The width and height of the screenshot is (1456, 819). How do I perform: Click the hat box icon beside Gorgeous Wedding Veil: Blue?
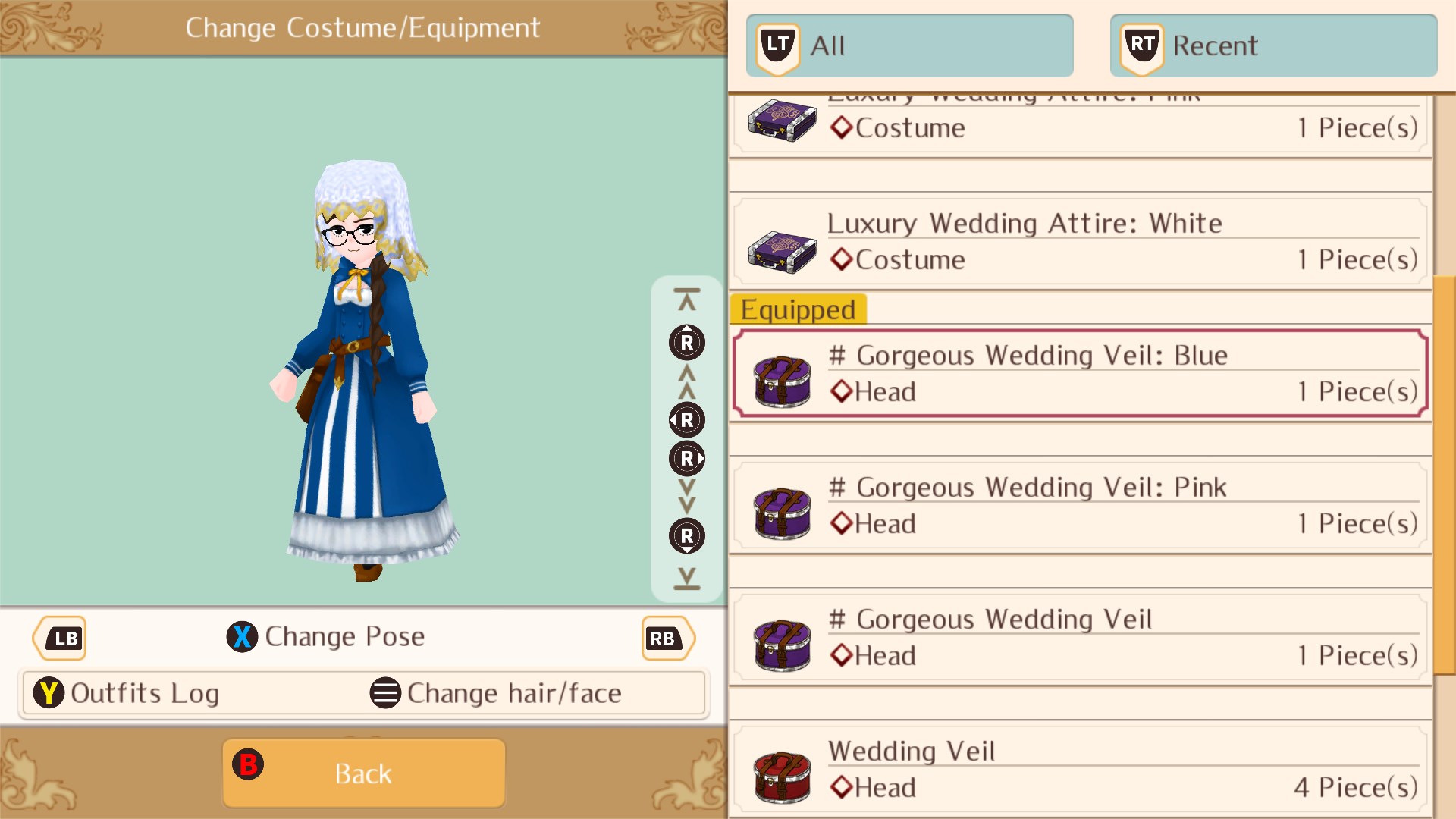coord(782,376)
